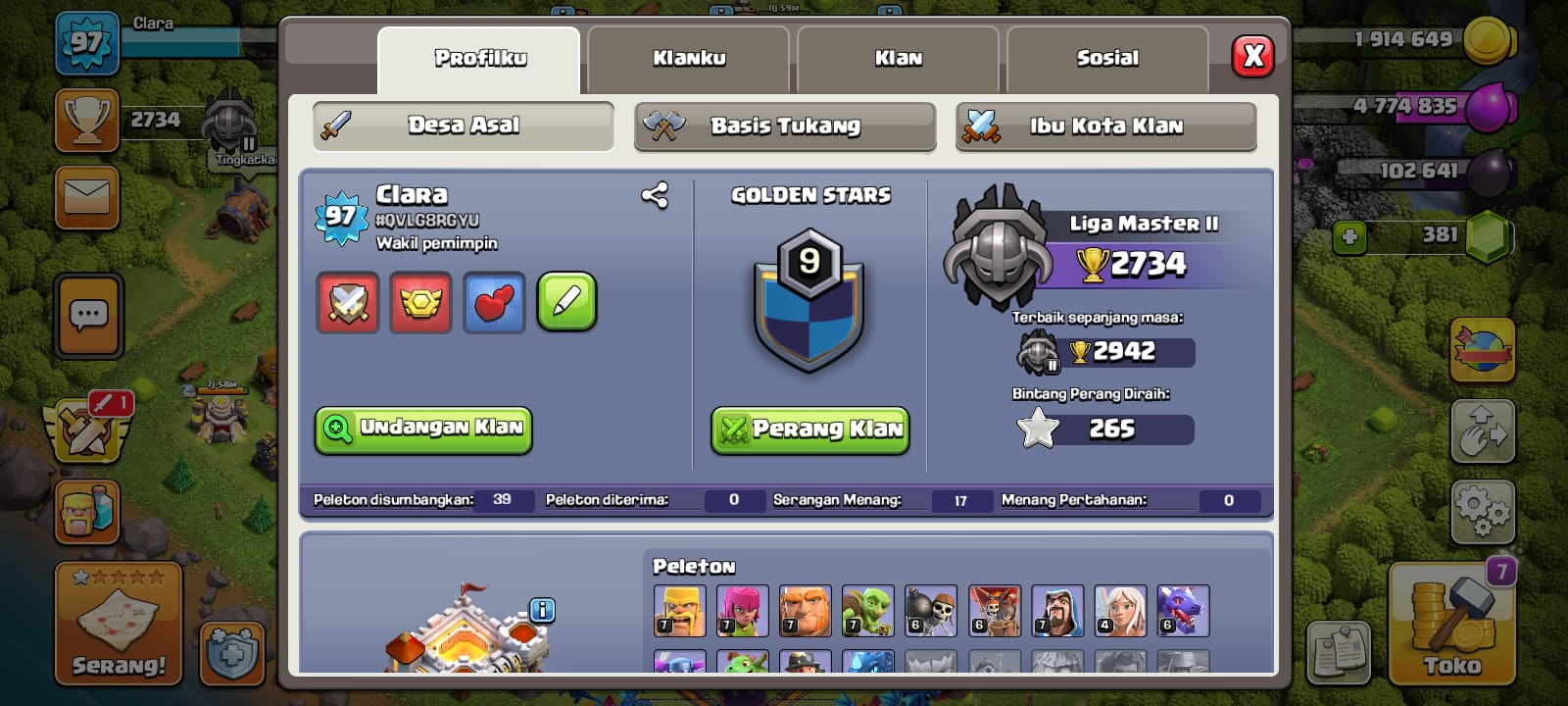1568x706 pixels.
Task: Edit the profile with the green pencil button
Action: click(x=566, y=302)
